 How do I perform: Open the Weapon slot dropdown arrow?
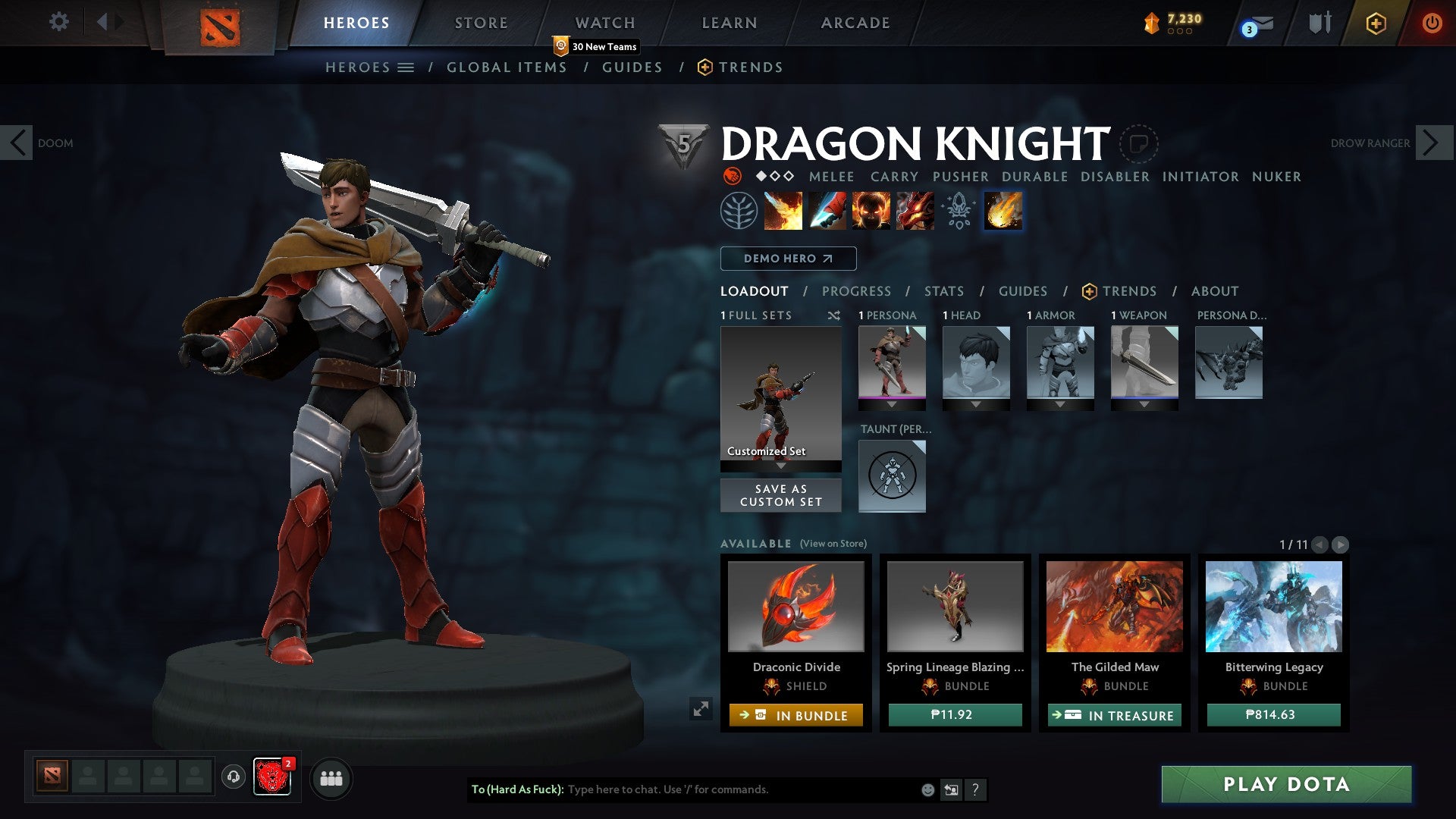click(x=1144, y=404)
